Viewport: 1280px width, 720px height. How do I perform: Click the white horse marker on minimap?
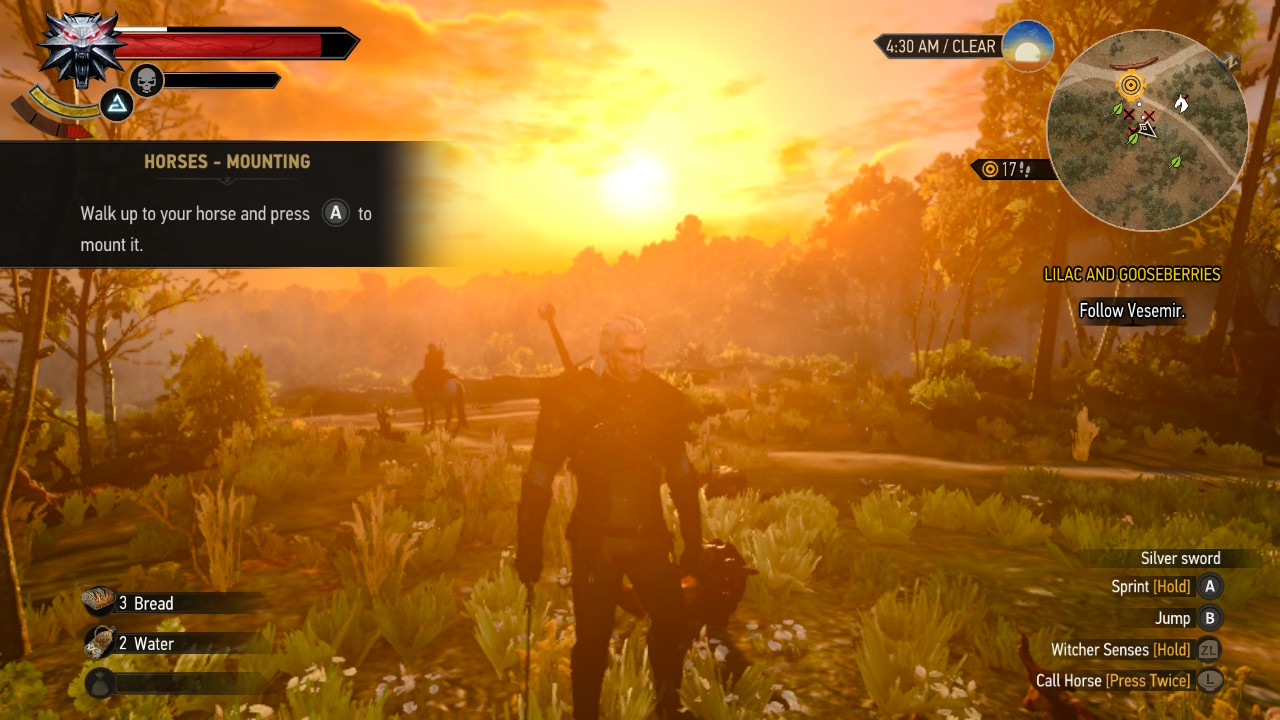pyautogui.click(x=1181, y=102)
